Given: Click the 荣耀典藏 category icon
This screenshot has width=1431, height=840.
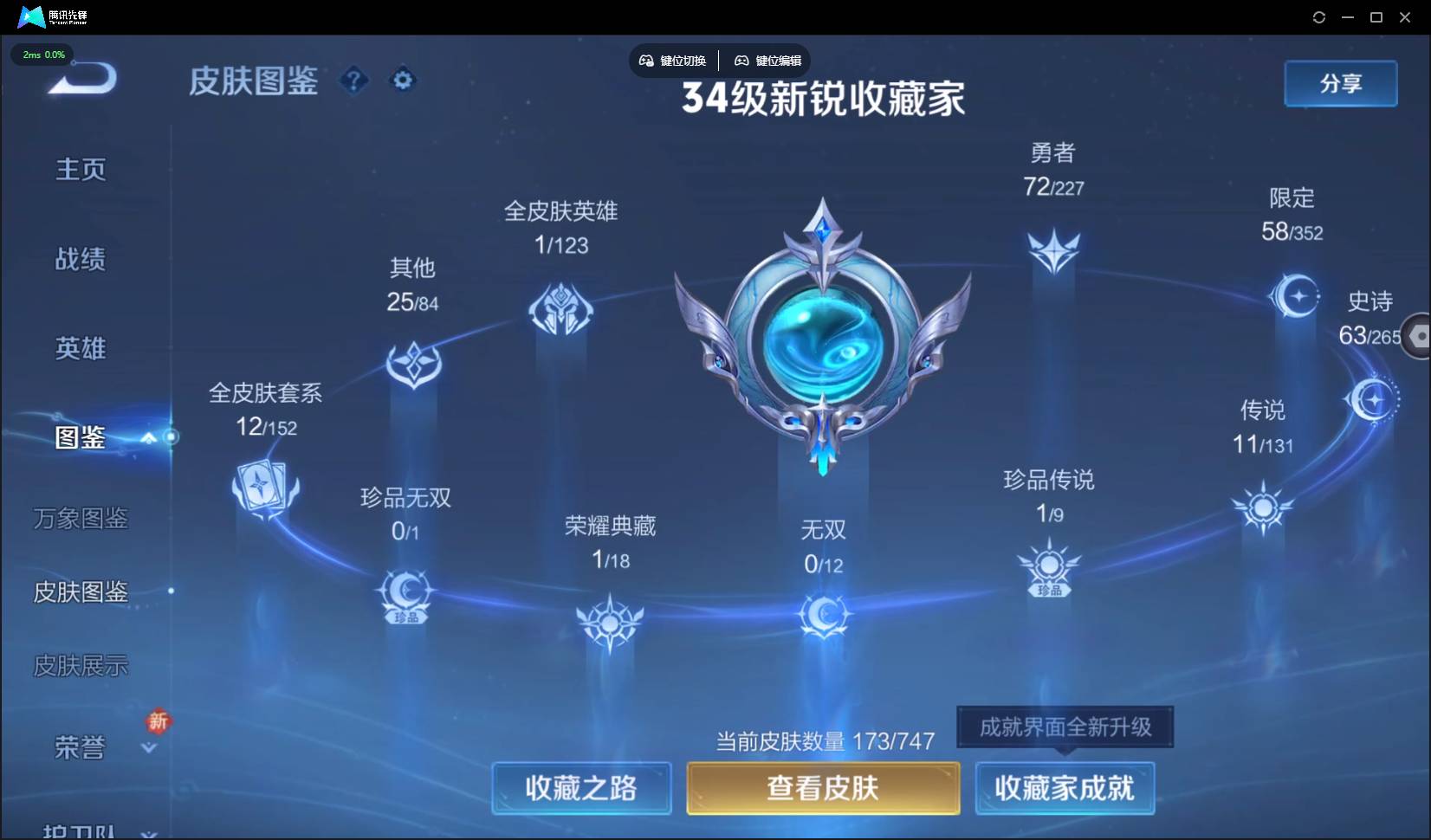Looking at the screenshot, I should pyautogui.click(x=609, y=622).
